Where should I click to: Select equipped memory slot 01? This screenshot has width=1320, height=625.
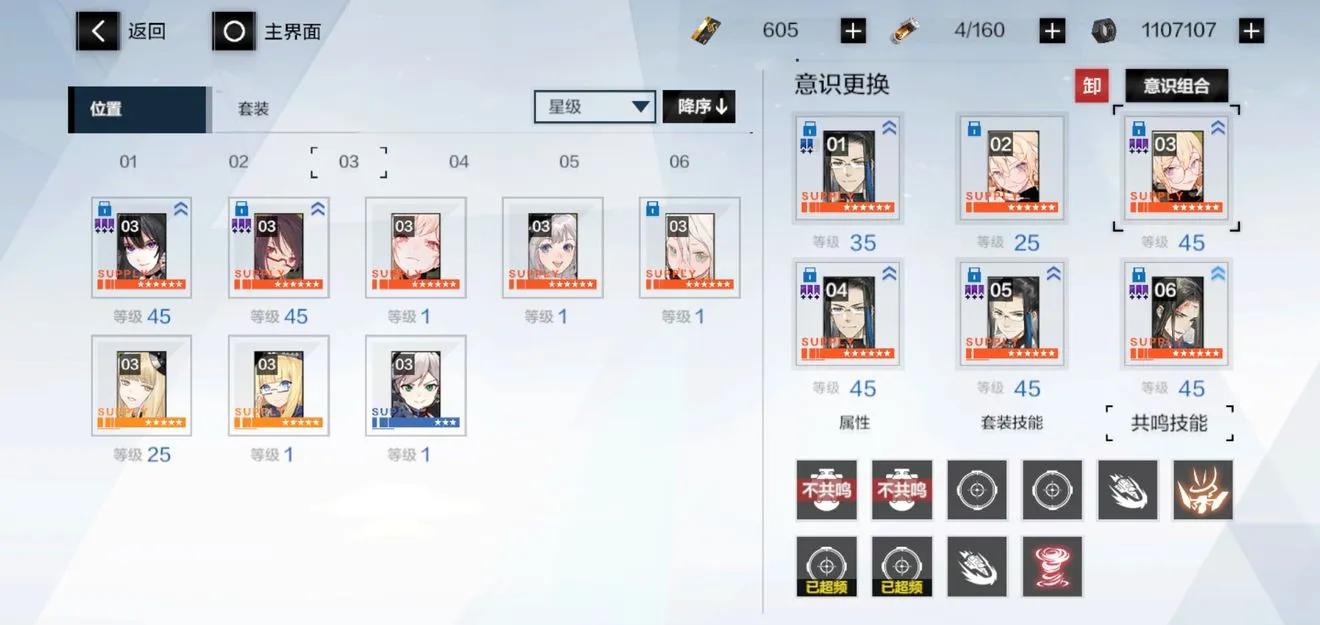coord(848,167)
